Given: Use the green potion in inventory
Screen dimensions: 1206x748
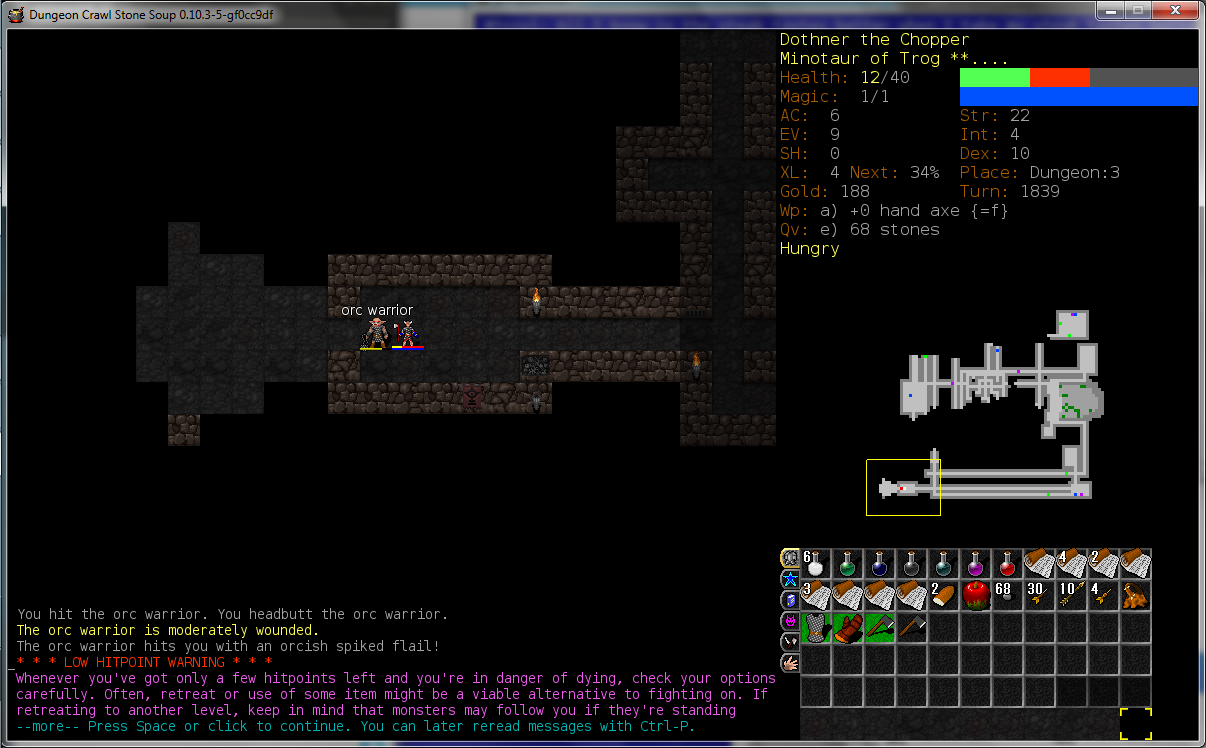Looking at the screenshot, I should [x=848, y=564].
